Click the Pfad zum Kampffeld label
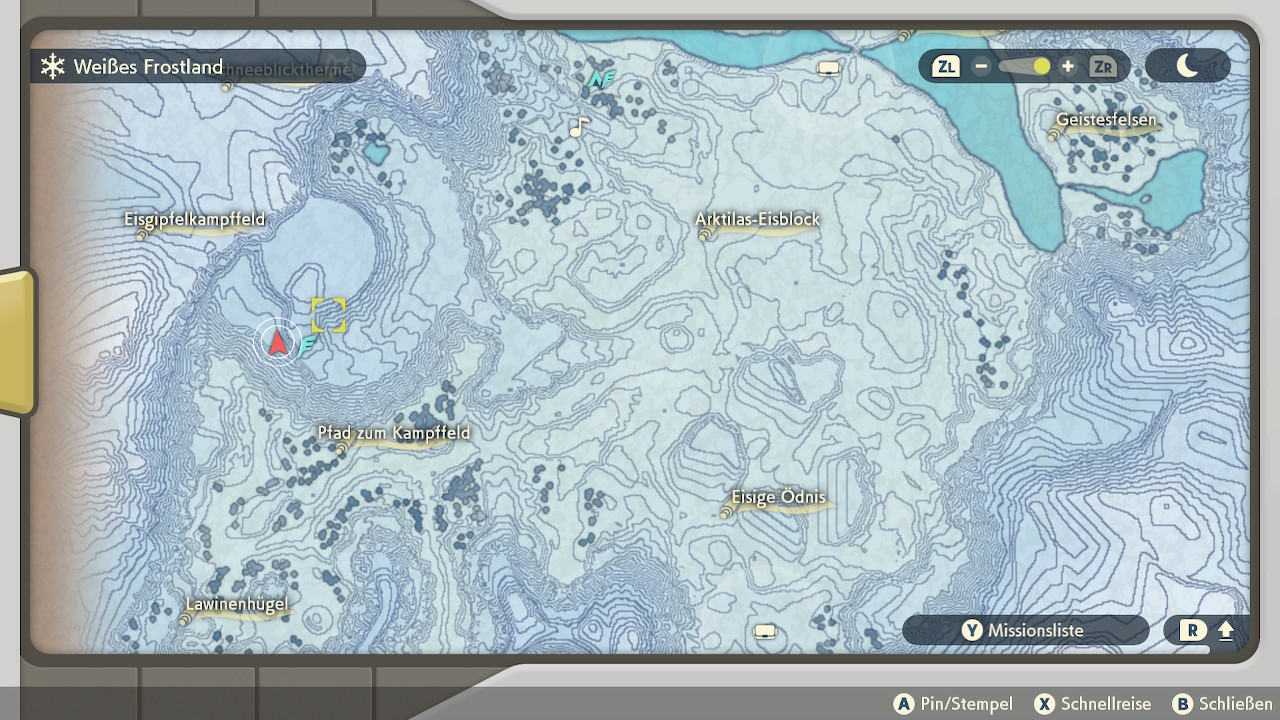This screenshot has height=720, width=1280. click(393, 433)
